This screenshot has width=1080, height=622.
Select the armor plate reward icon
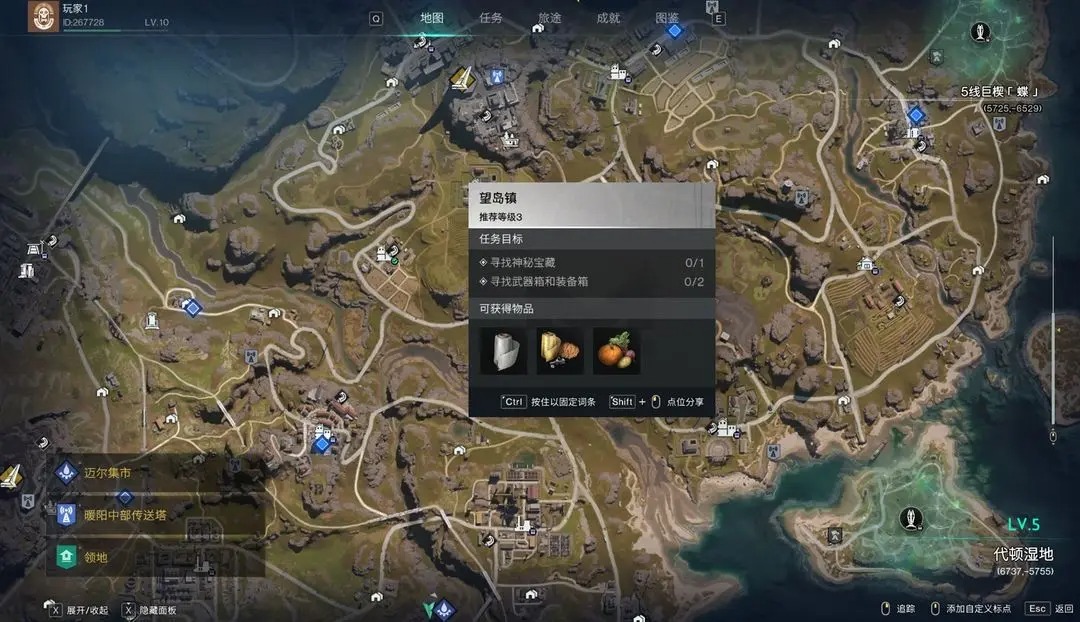coord(503,351)
